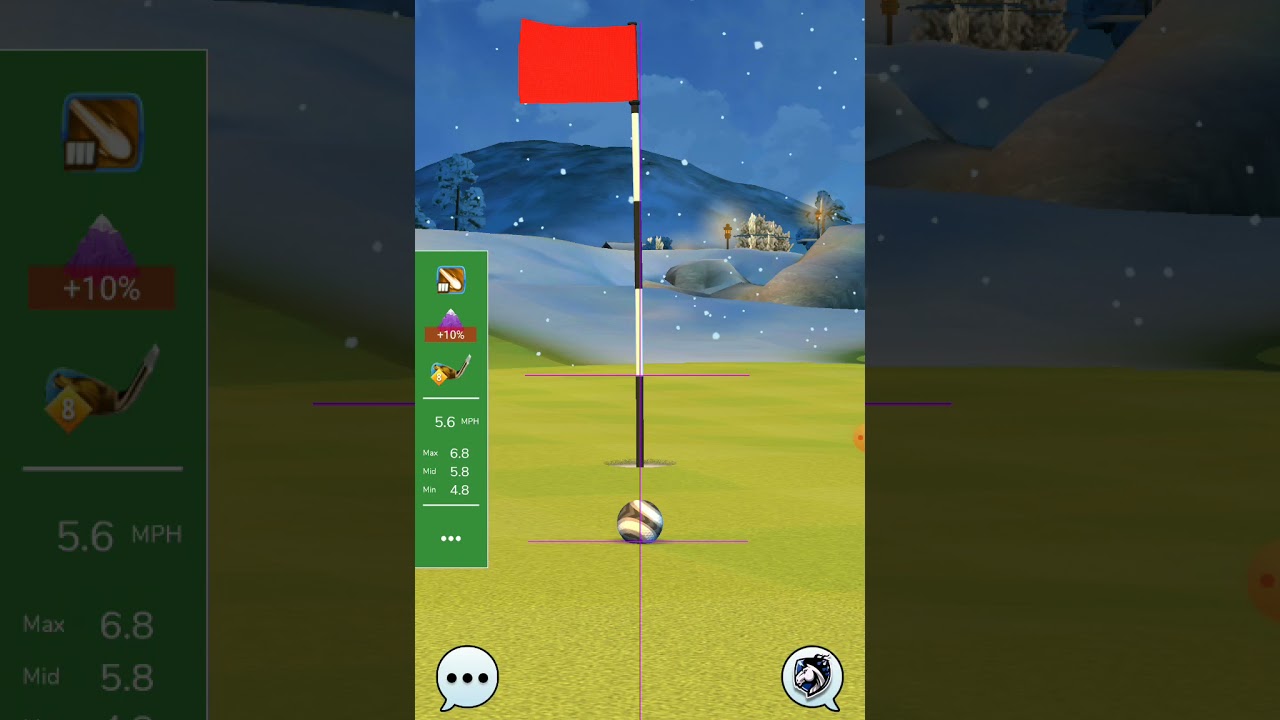1280x720 pixels.
Task: Tap the purple mountain +10% elevation icon
Action: pyautogui.click(x=450, y=326)
